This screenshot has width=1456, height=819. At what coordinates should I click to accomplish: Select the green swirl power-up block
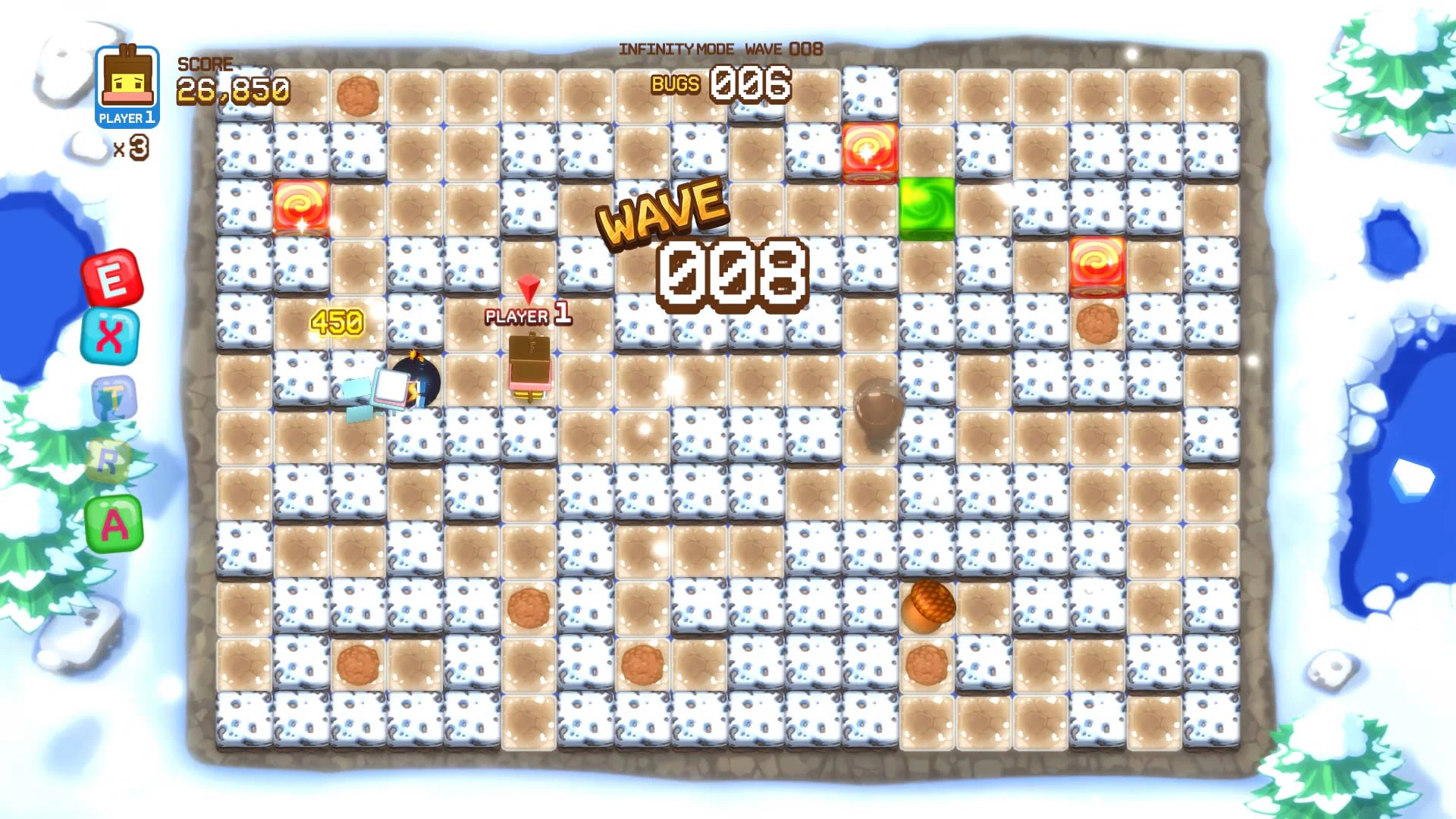(x=925, y=209)
